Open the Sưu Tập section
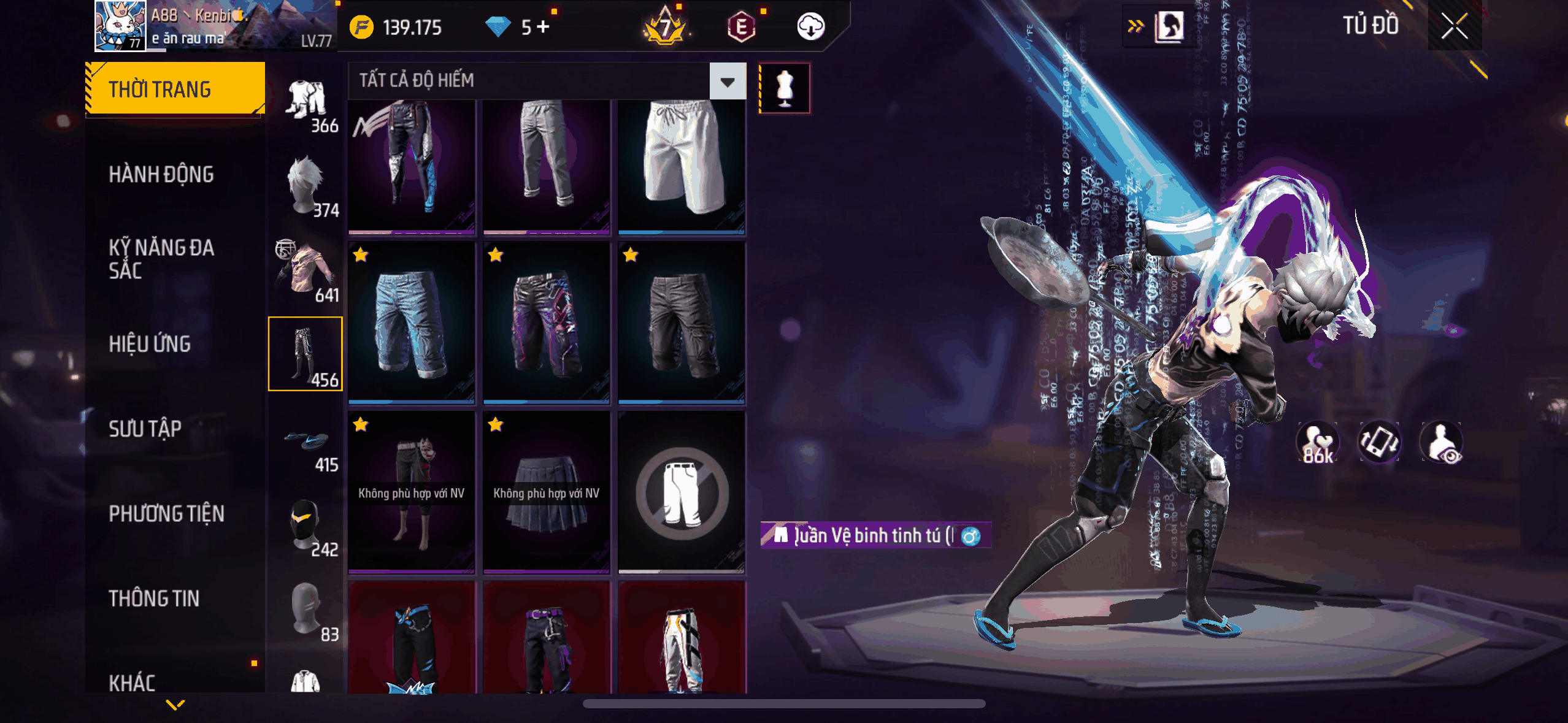Screen dimensions: 1568x723 145,429
